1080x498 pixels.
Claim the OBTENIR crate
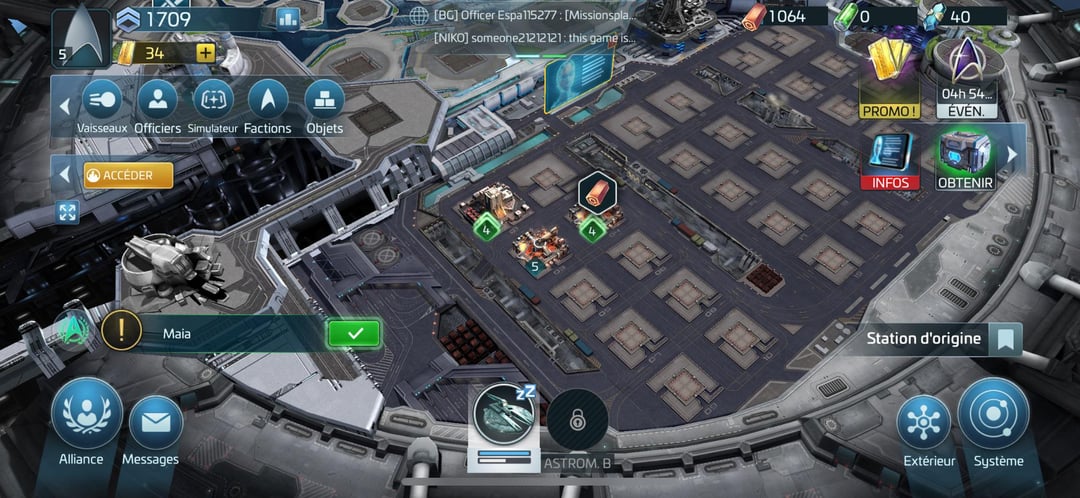click(964, 159)
